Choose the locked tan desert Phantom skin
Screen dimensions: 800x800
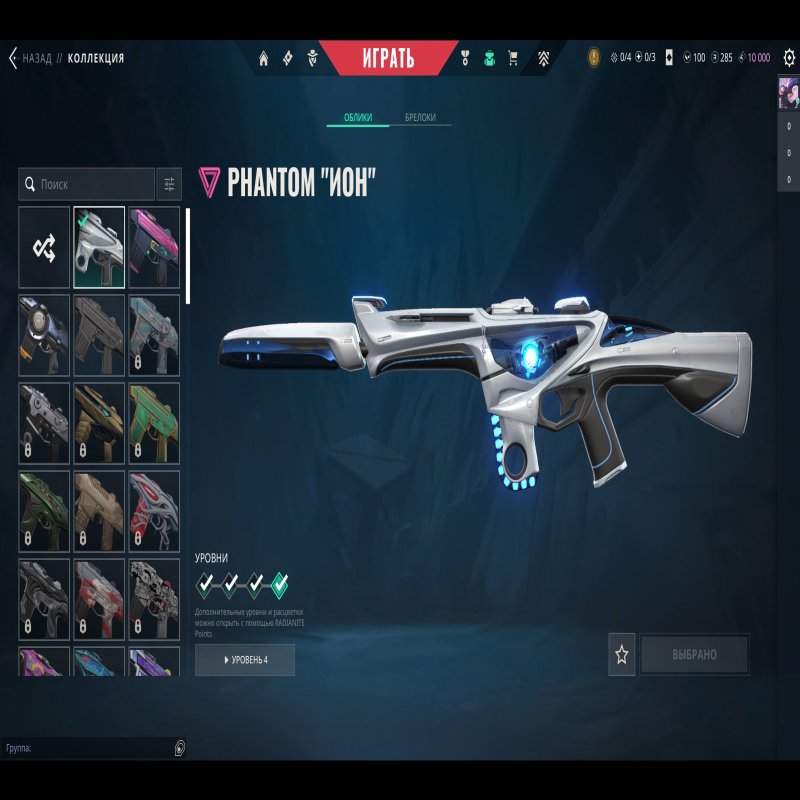(99, 511)
